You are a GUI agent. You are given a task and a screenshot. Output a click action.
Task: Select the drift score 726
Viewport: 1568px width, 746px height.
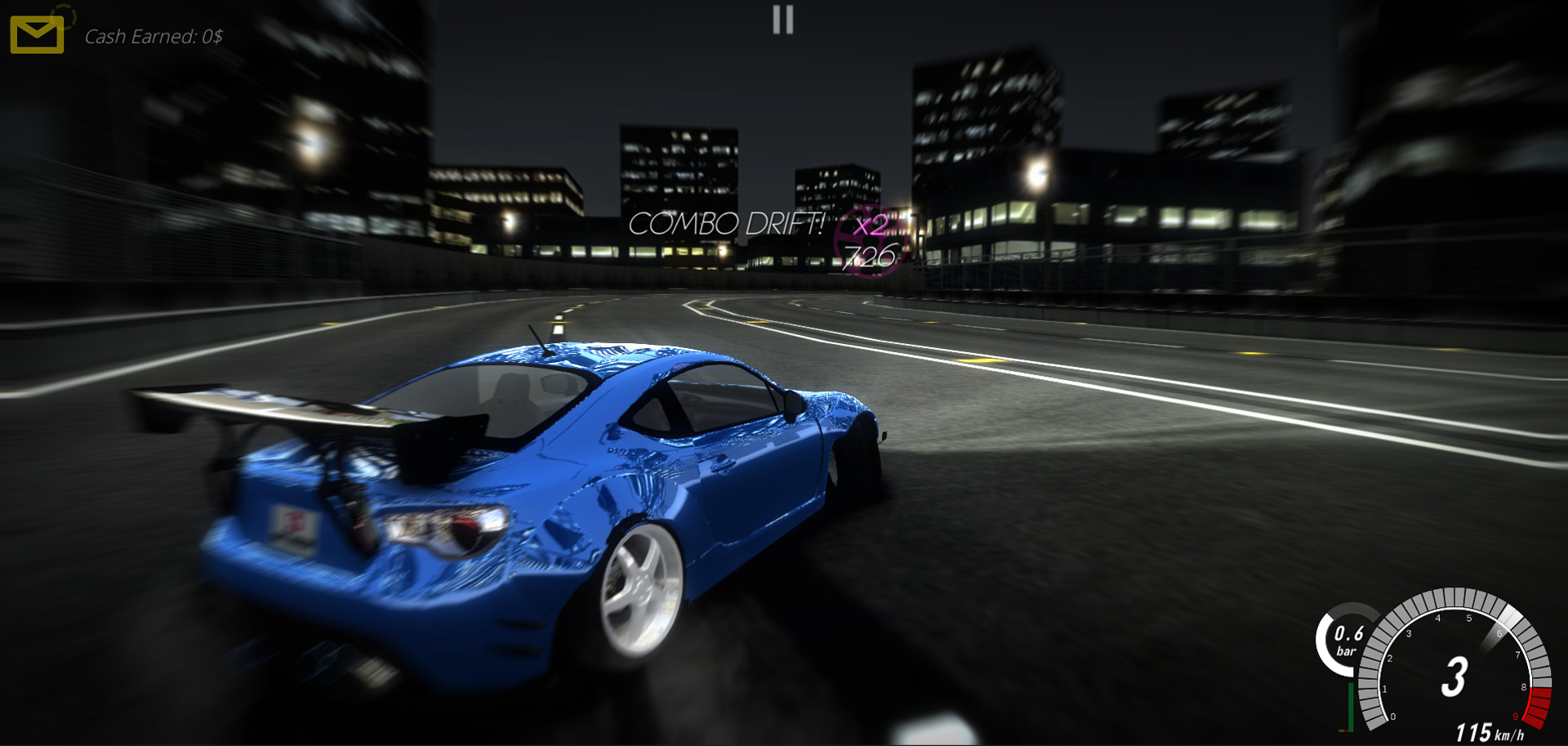pos(870,256)
